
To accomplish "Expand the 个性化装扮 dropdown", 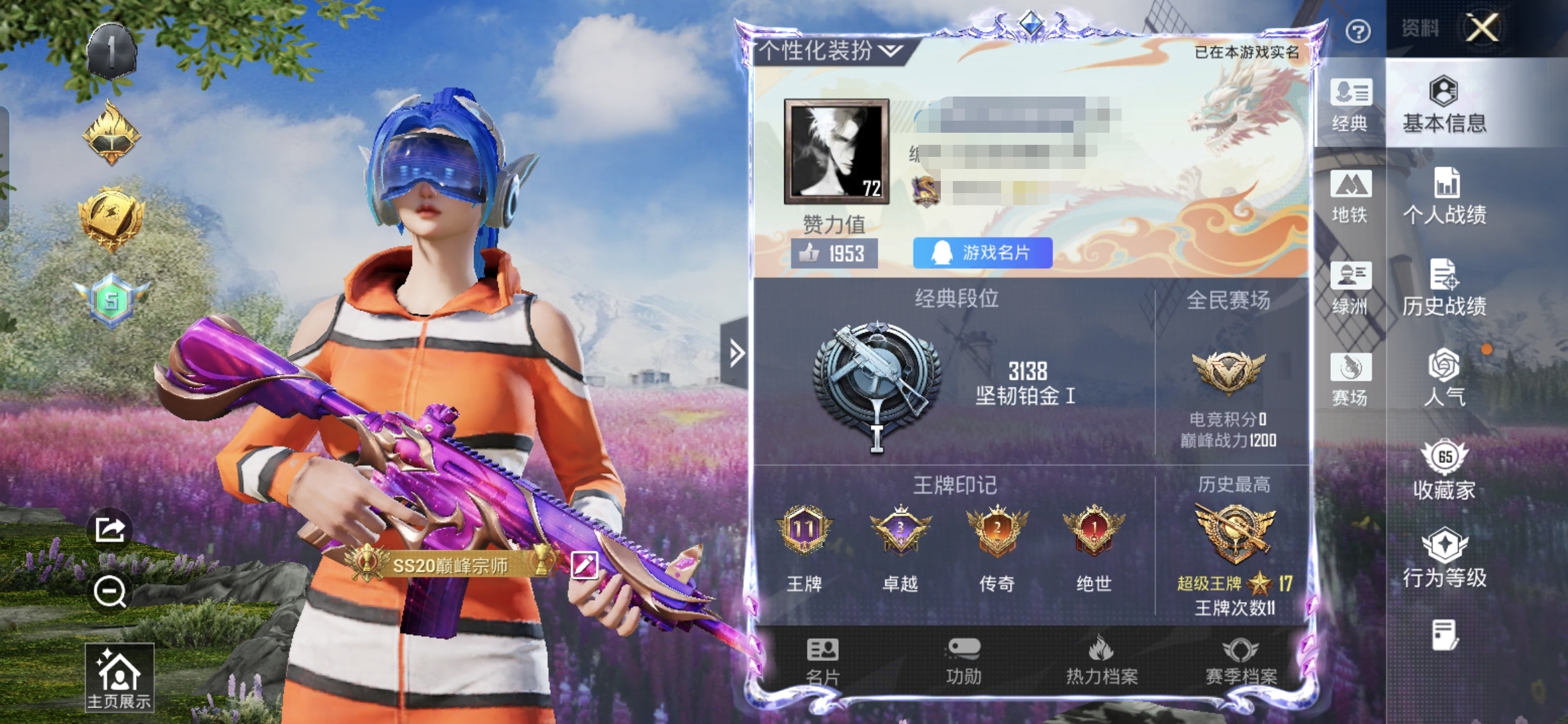I will [831, 51].
